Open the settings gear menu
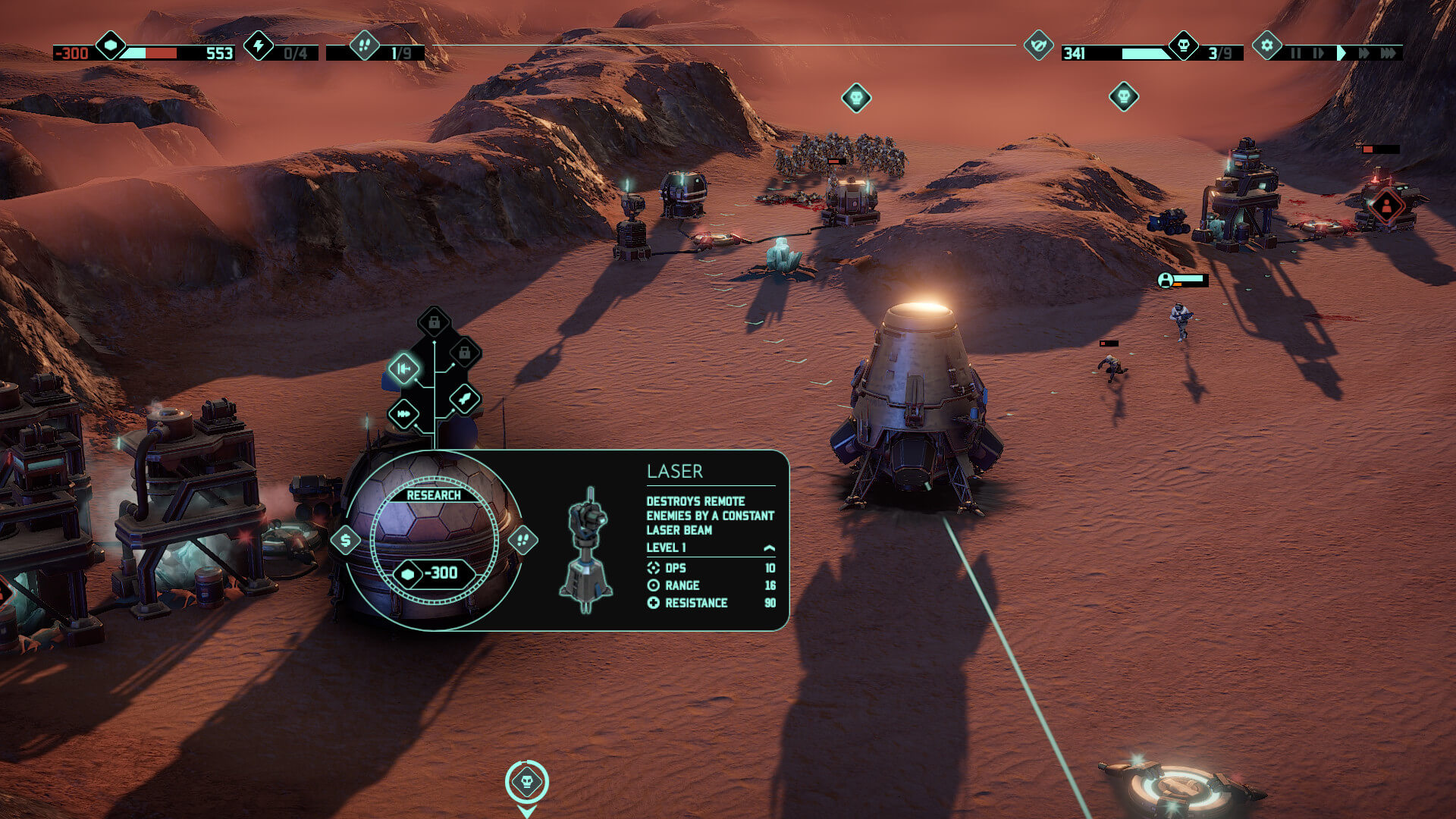Viewport: 1456px width, 819px height. tap(1266, 45)
